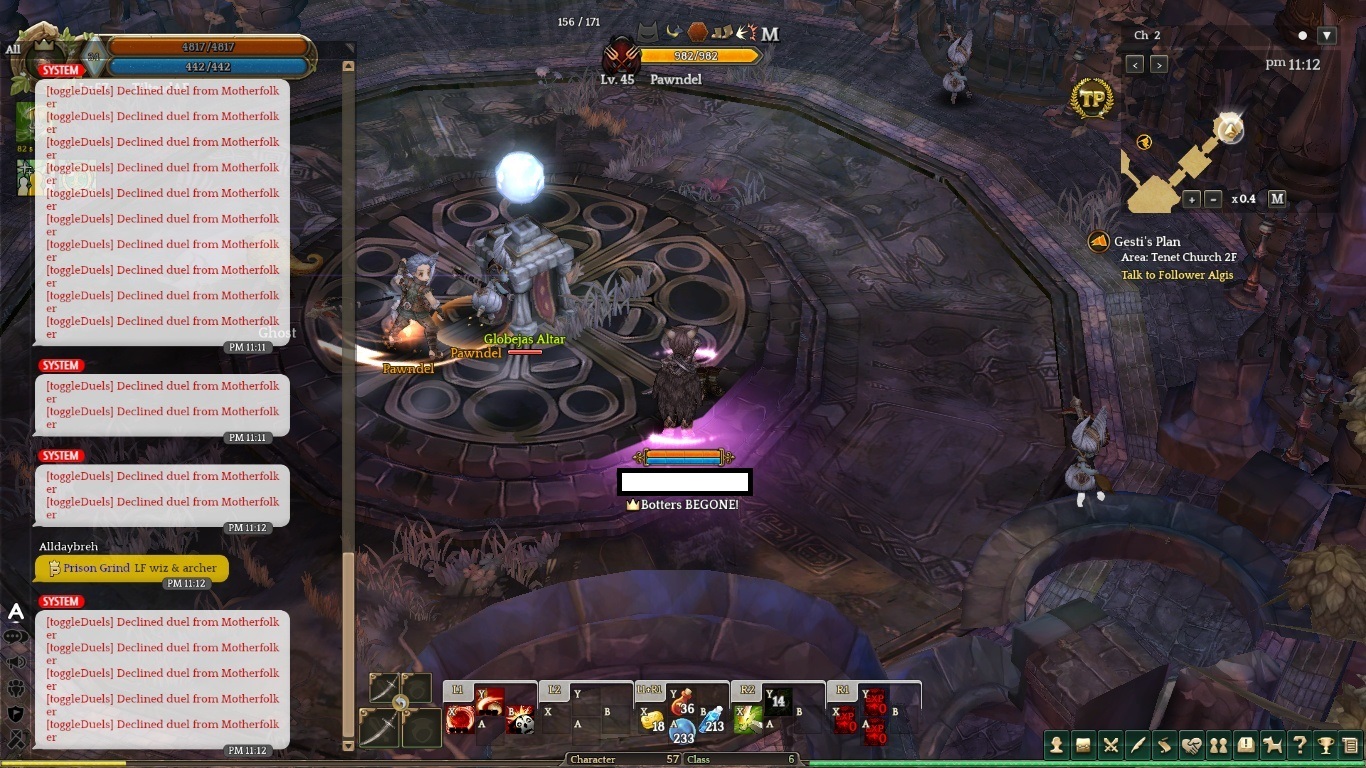Activate the skull explosion skill
This screenshot has height=768, width=1366.
point(521,721)
